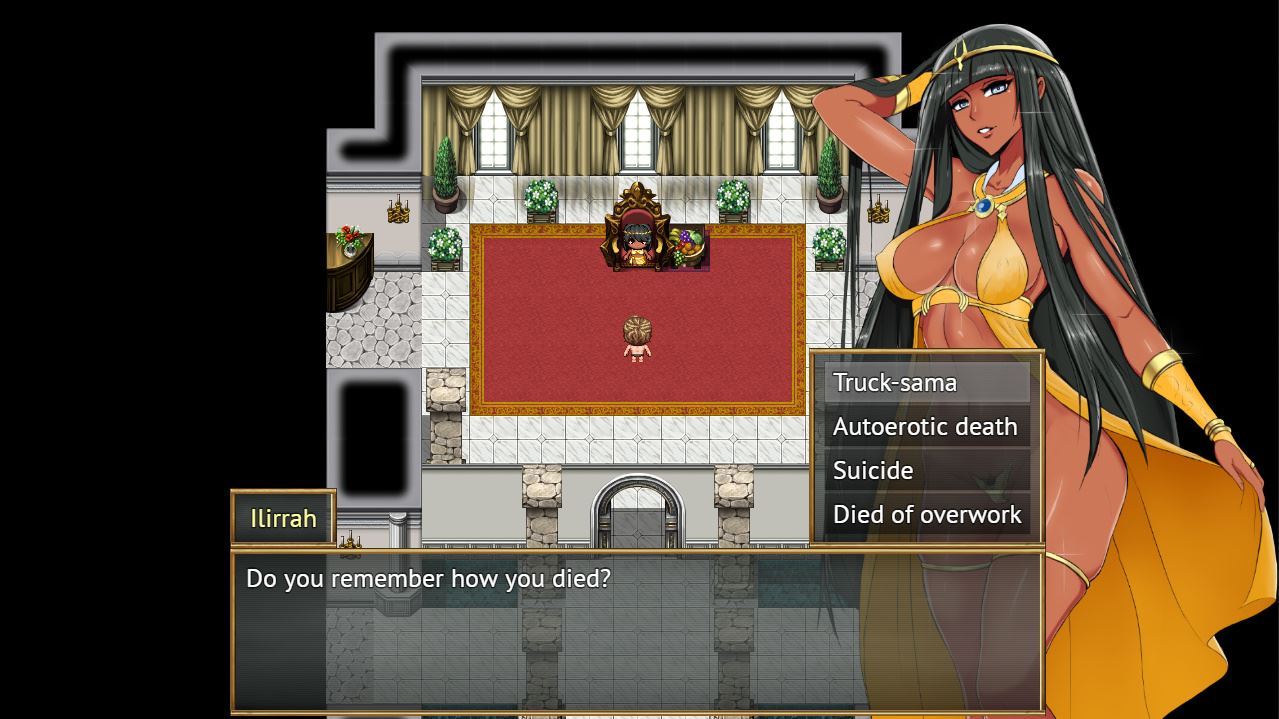The height and width of the screenshot is (719, 1279).
Task: Select the Autoerotic death answer
Action: coord(926,427)
